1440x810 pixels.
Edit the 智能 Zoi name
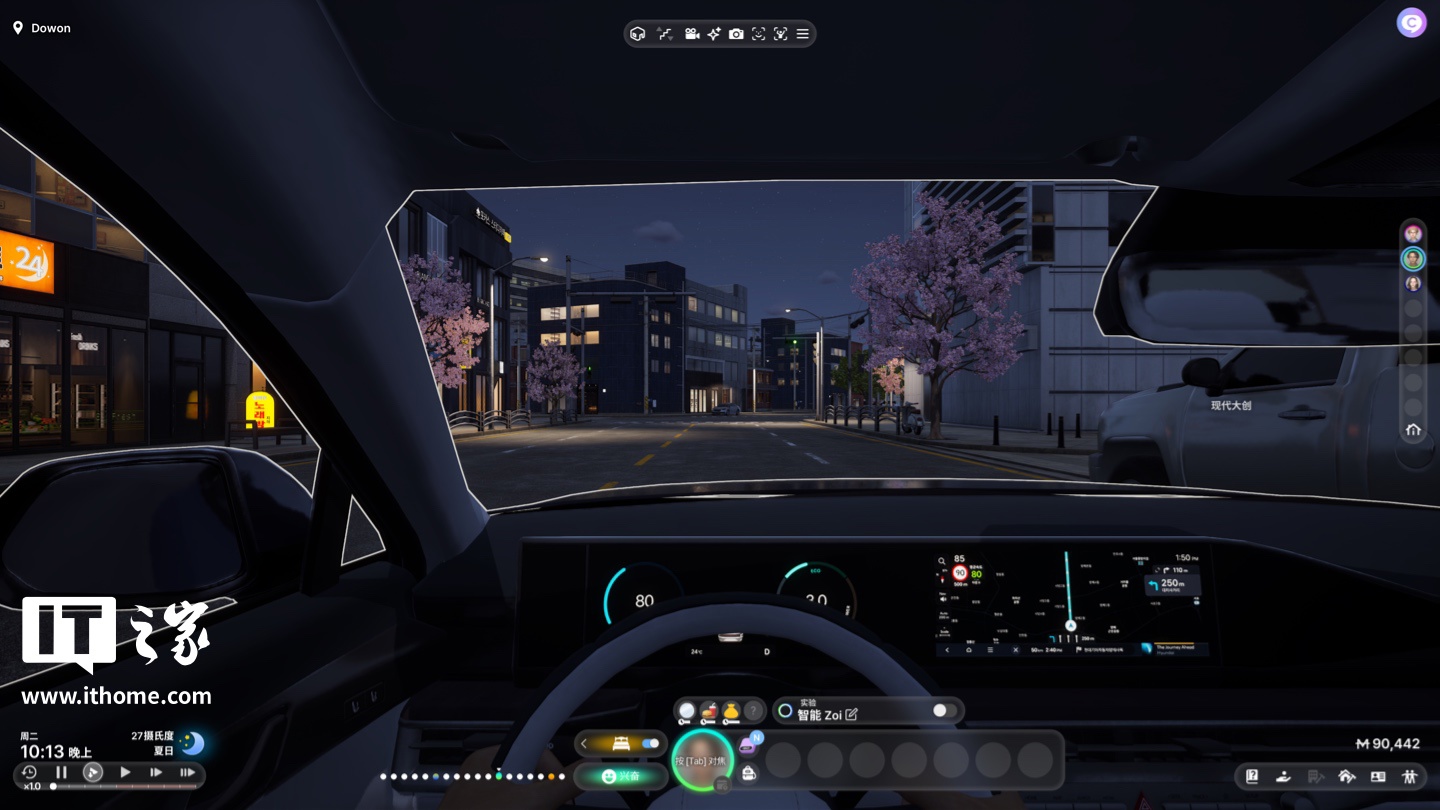coord(852,714)
